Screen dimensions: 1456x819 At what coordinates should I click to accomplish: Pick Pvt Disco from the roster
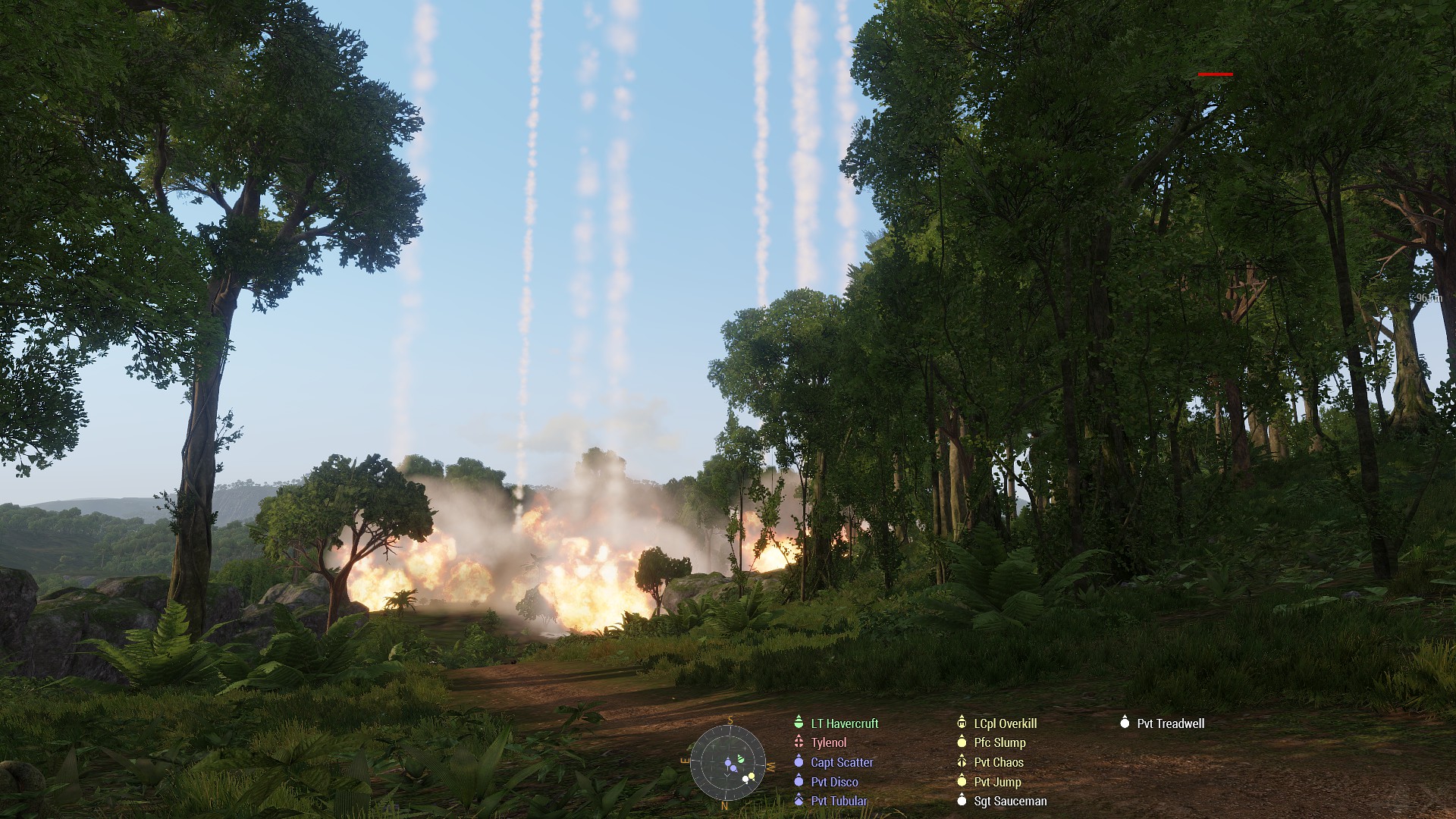click(834, 782)
